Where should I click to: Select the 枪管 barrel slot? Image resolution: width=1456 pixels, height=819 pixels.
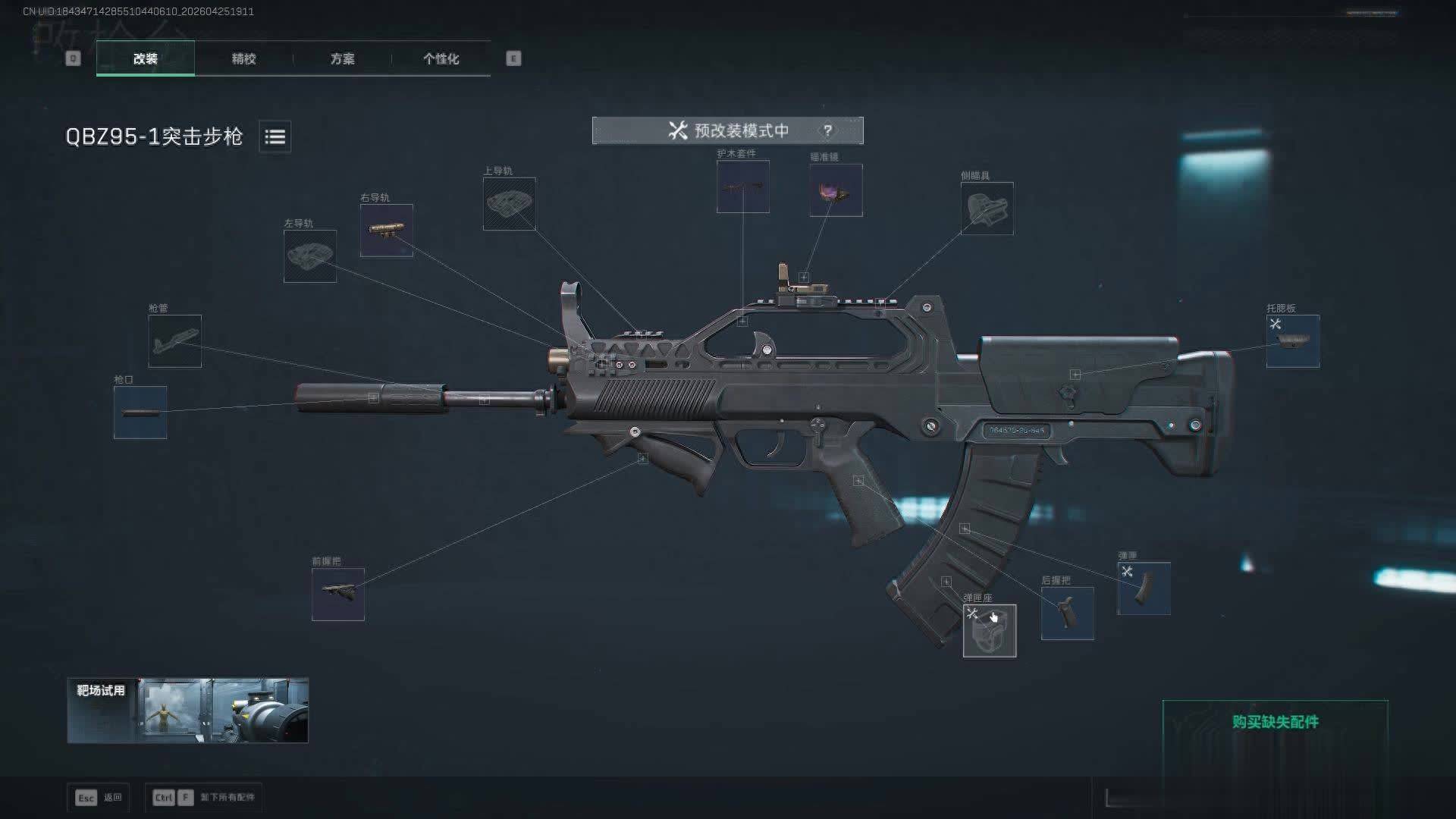(x=174, y=341)
